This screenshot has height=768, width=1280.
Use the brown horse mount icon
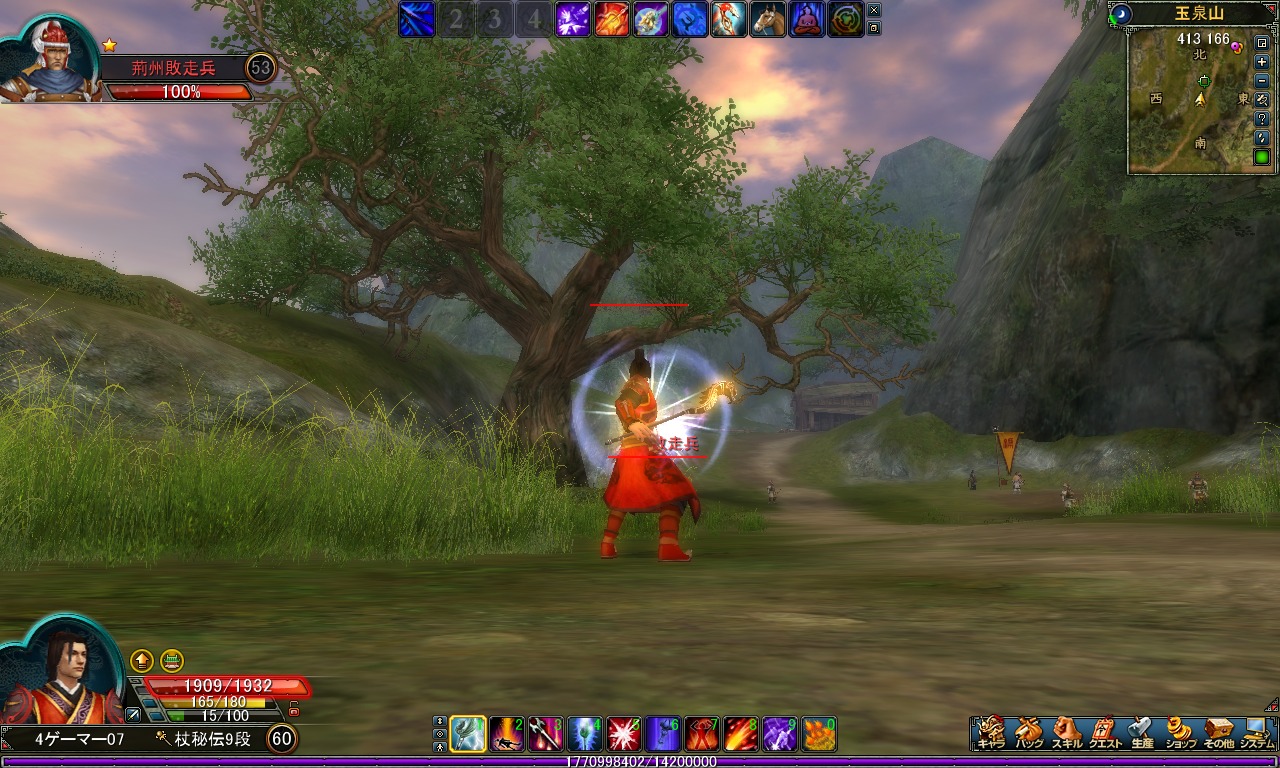(x=768, y=19)
